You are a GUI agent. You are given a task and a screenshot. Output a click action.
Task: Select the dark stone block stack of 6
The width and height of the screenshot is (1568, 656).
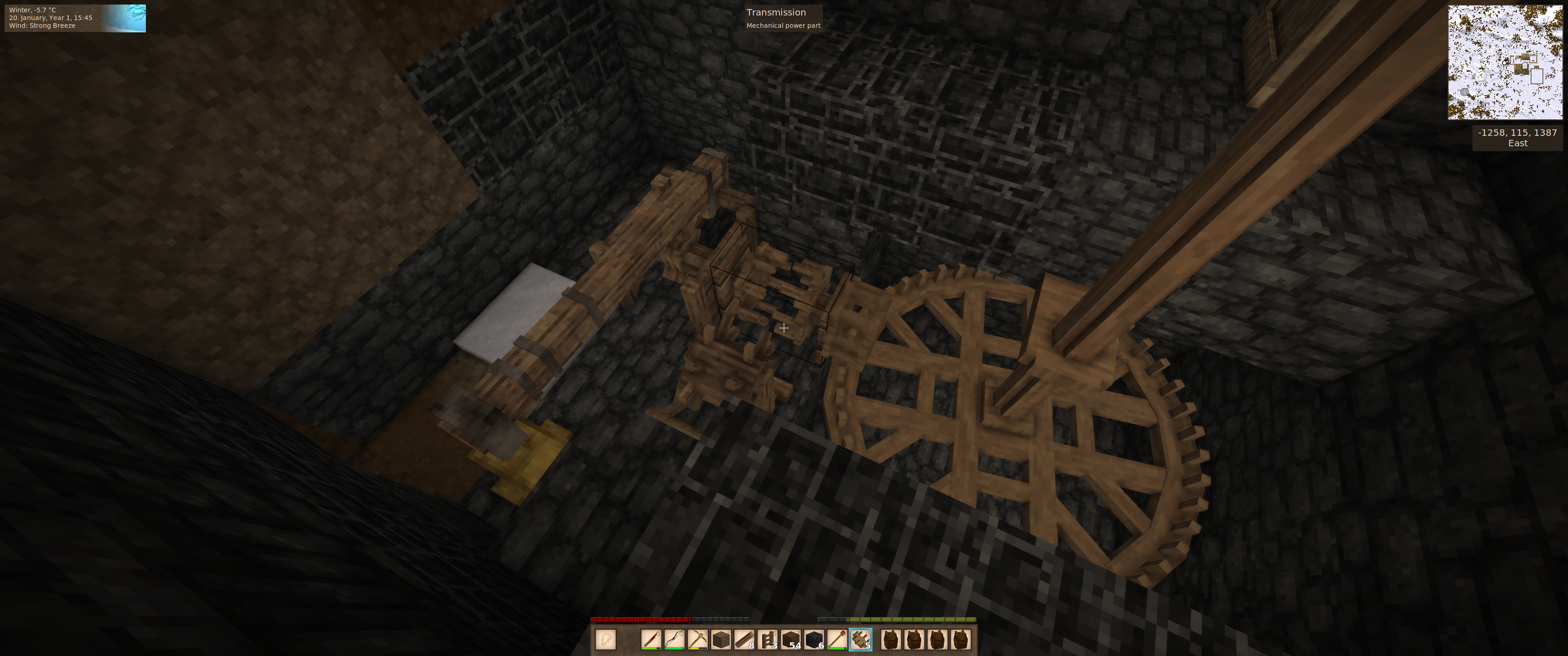[814, 640]
